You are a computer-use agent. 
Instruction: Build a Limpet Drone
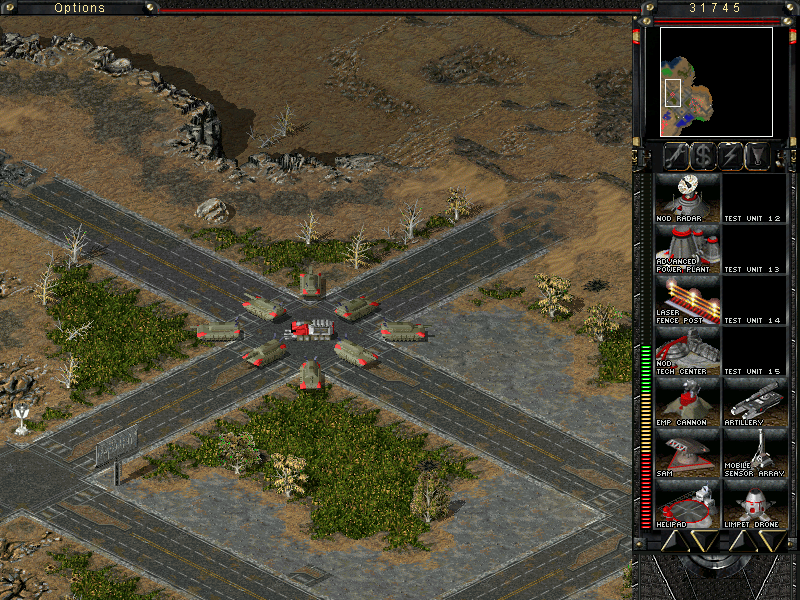755,503
